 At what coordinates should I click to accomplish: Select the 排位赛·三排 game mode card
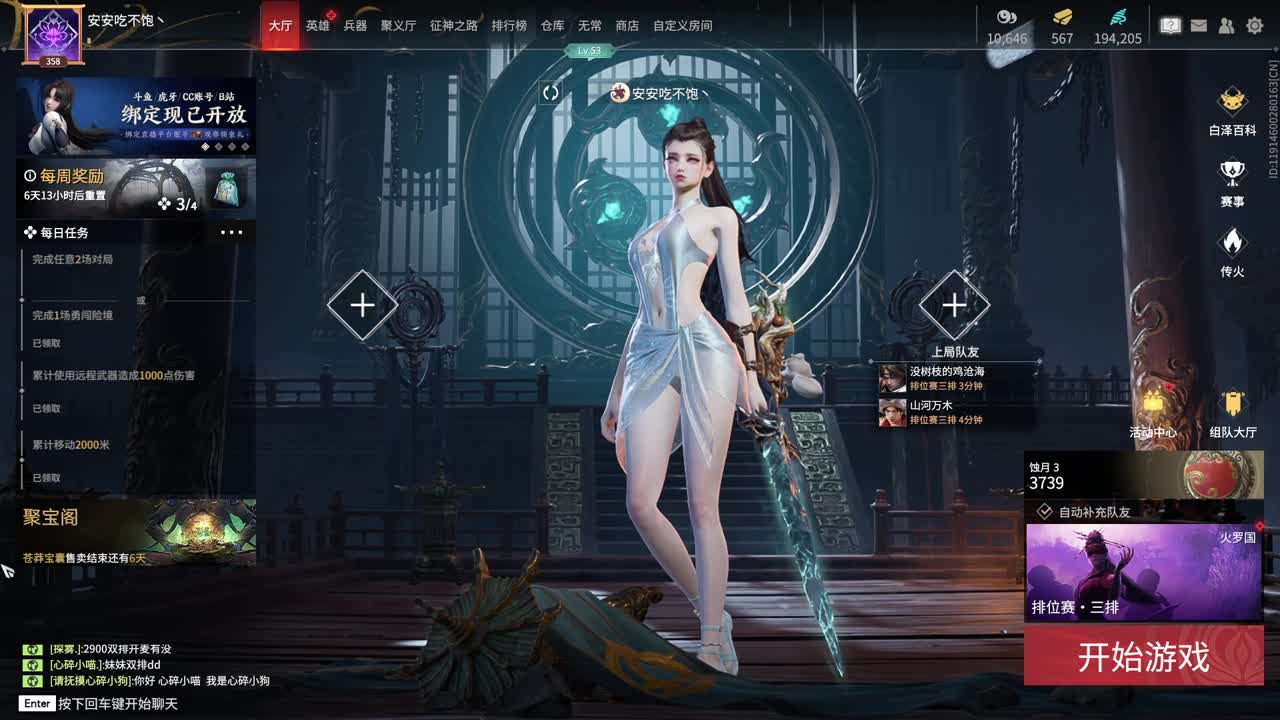(1143, 572)
